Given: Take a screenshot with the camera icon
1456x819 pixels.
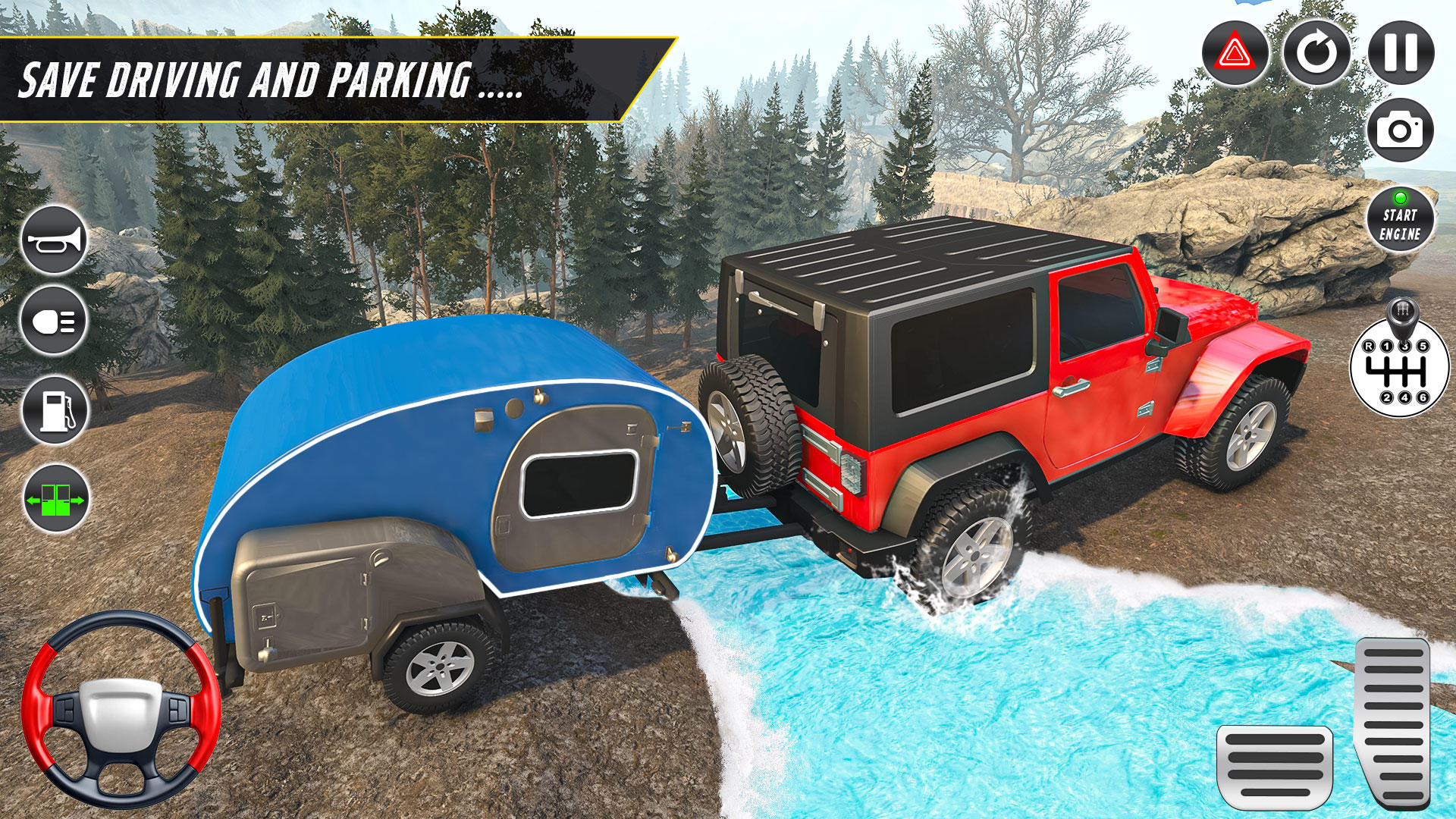Looking at the screenshot, I should tap(1399, 130).
